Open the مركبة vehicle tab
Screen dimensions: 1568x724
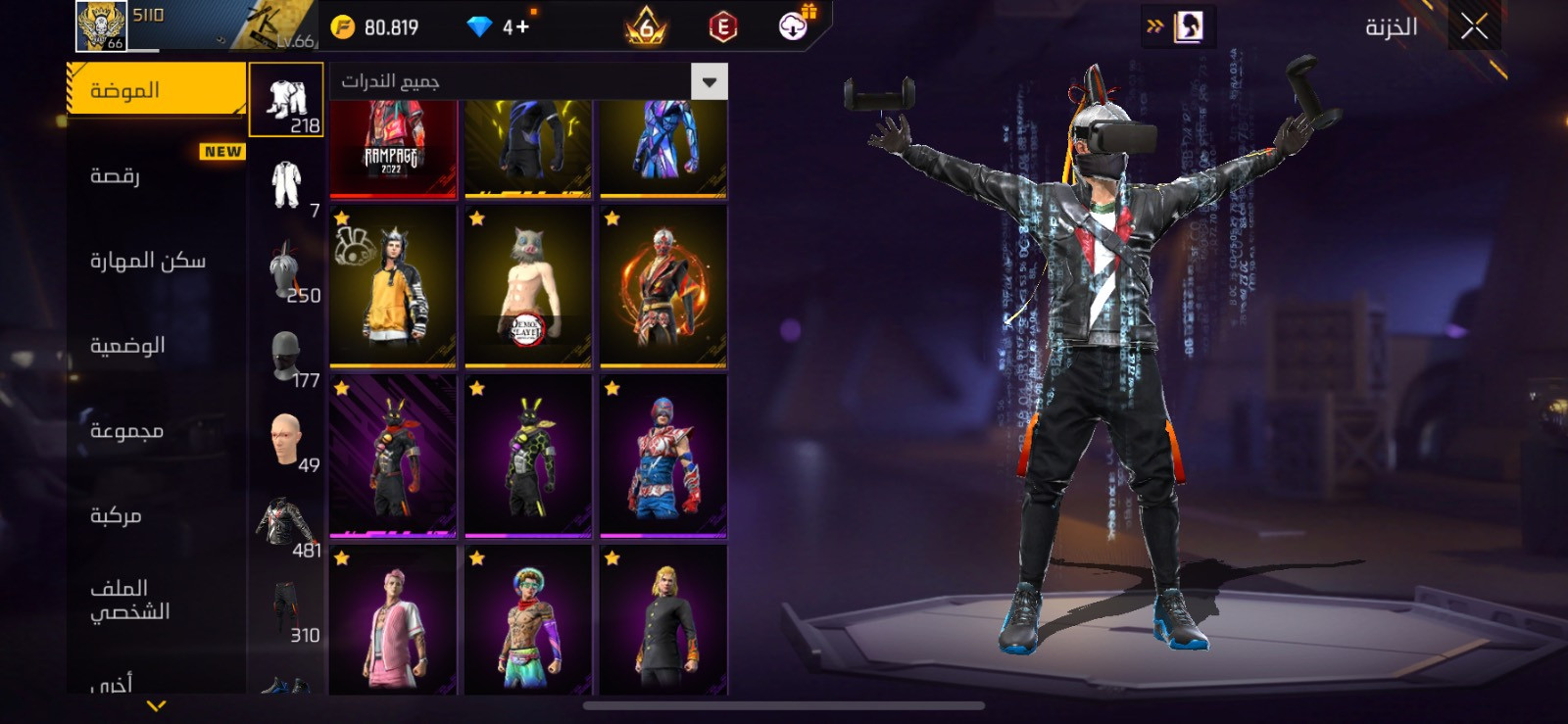[x=155, y=515]
